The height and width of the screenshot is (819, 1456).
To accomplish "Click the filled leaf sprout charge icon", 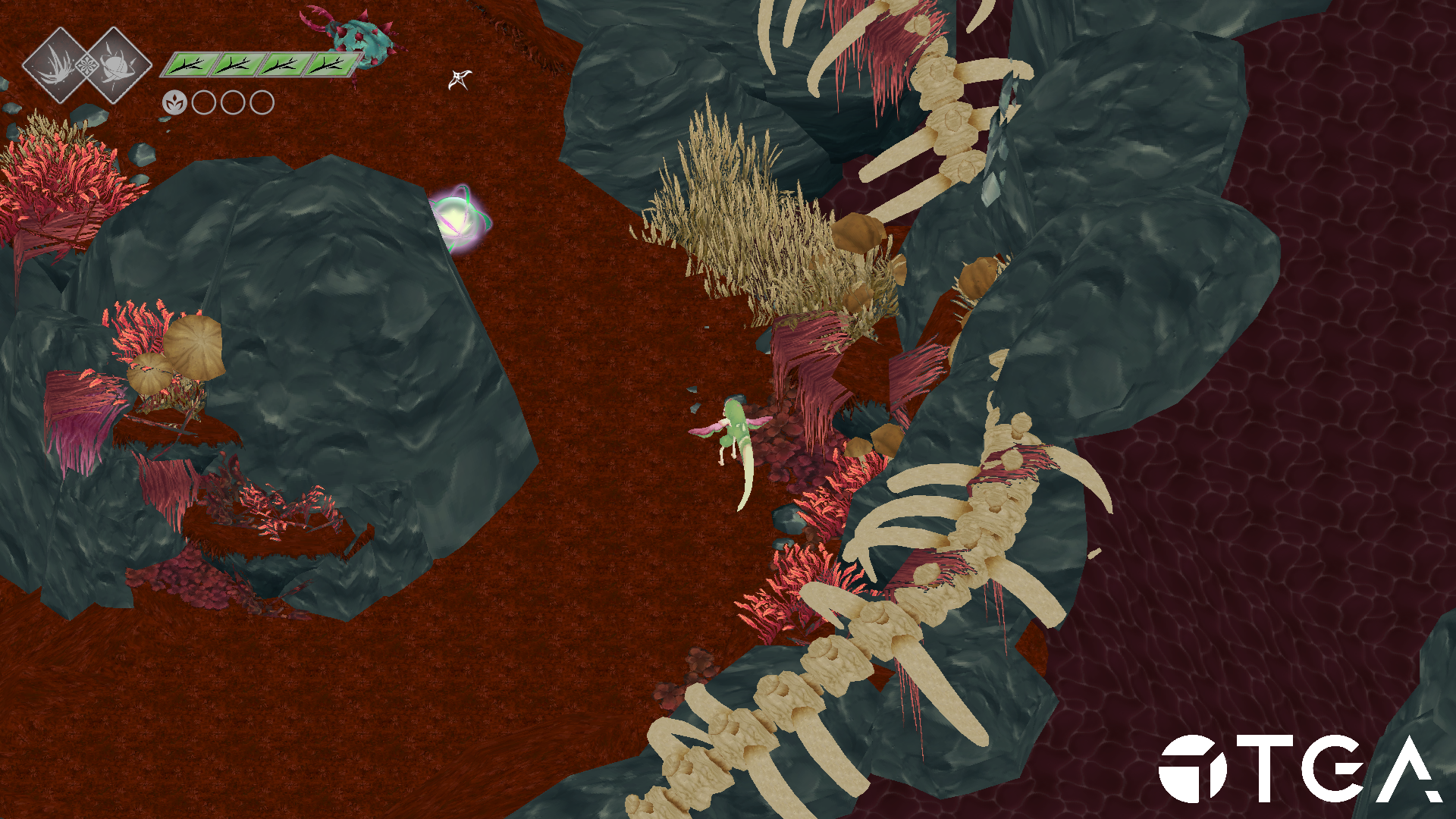I will tap(174, 102).
